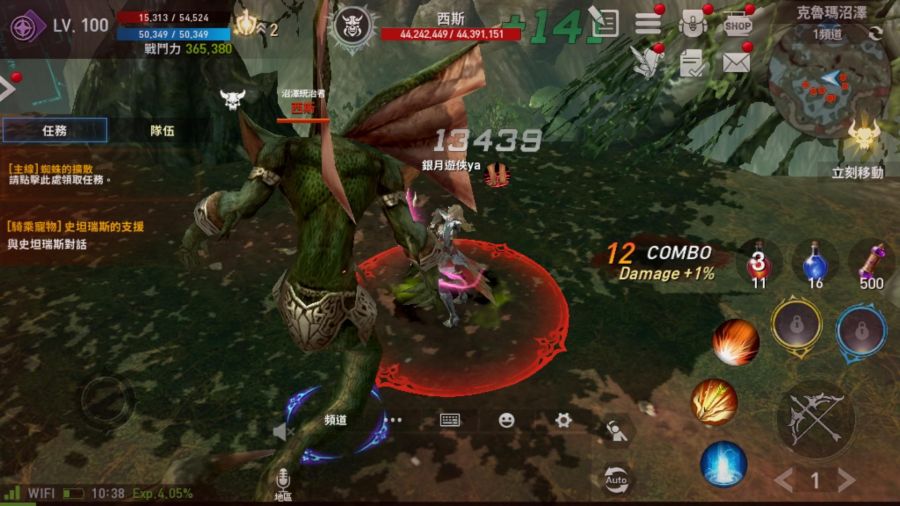The width and height of the screenshot is (900, 506).
Task: Use the purple scroll item
Action: [871, 262]
